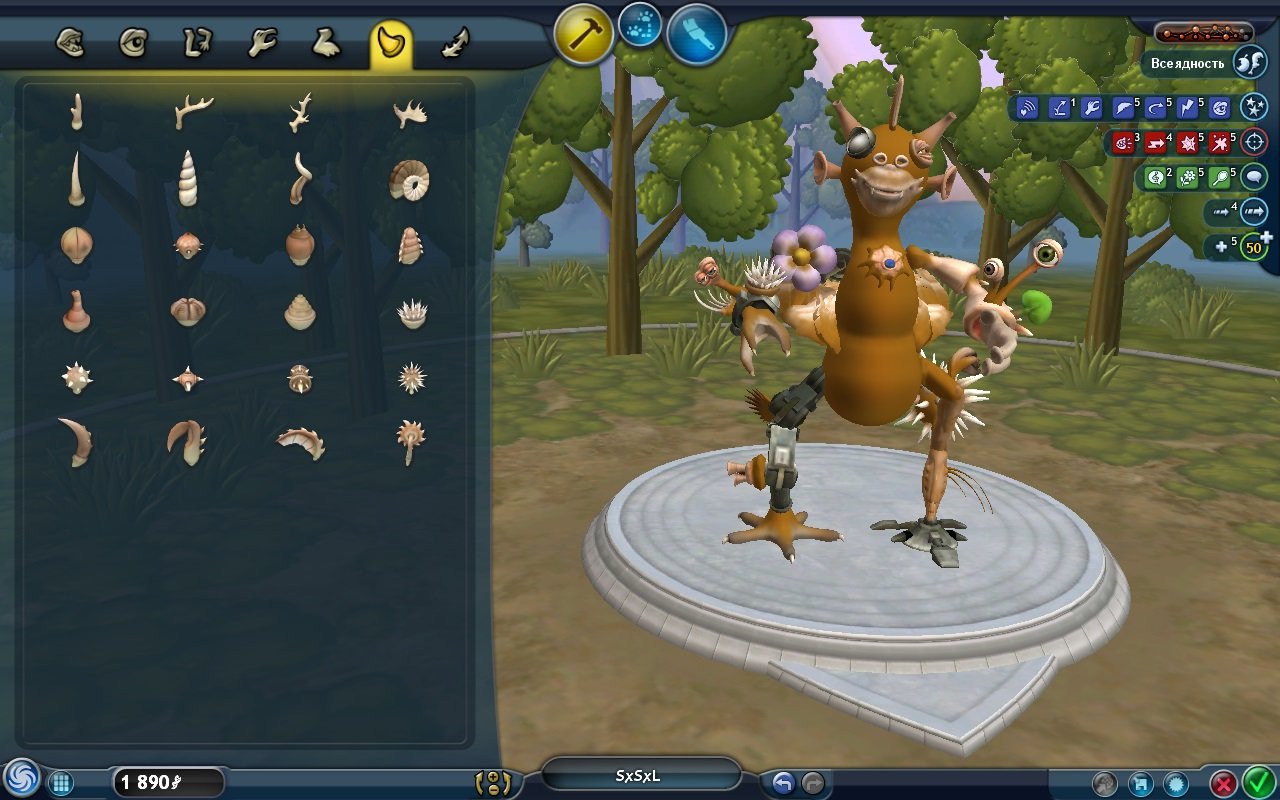The width and height of the screenshot is (1280, 800).
Task: Expand the attack abilities group
Action: [1255, 142]
